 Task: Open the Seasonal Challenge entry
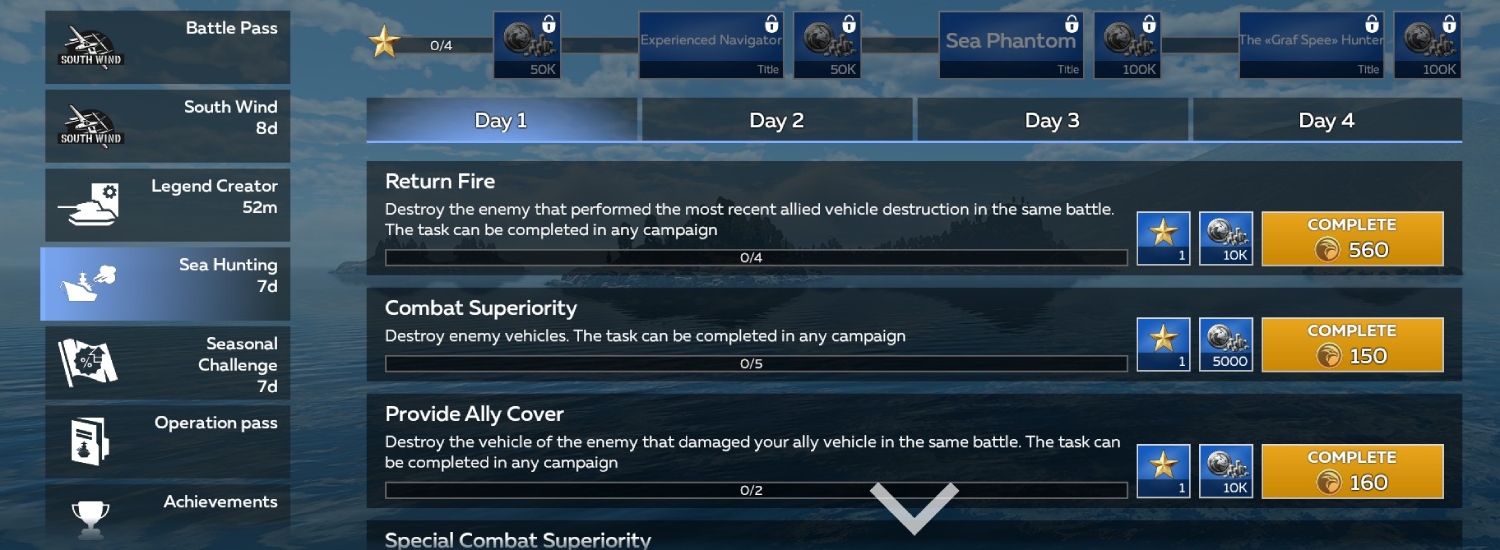(167, 363)
